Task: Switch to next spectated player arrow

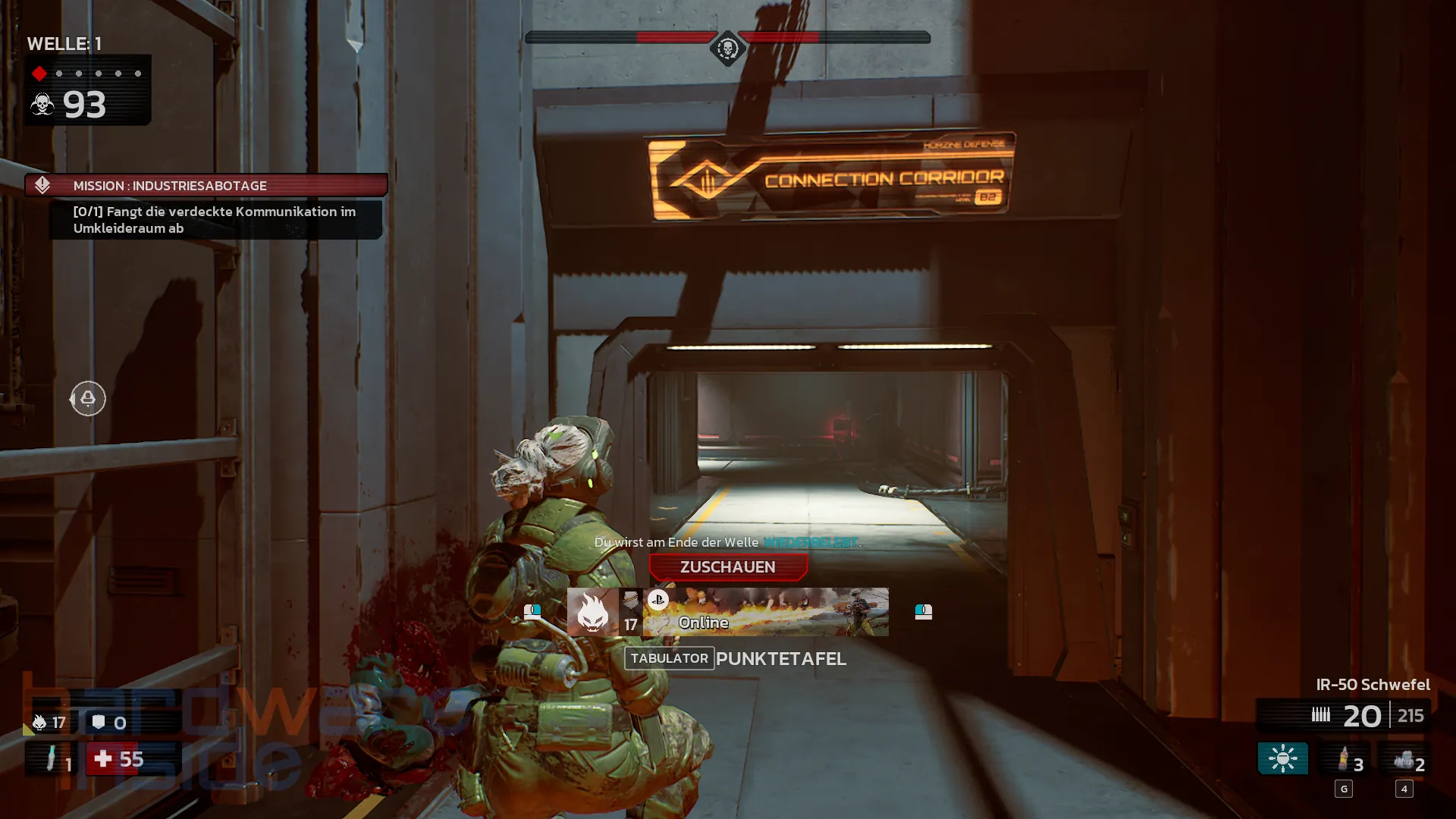Action: click(923, 611)
